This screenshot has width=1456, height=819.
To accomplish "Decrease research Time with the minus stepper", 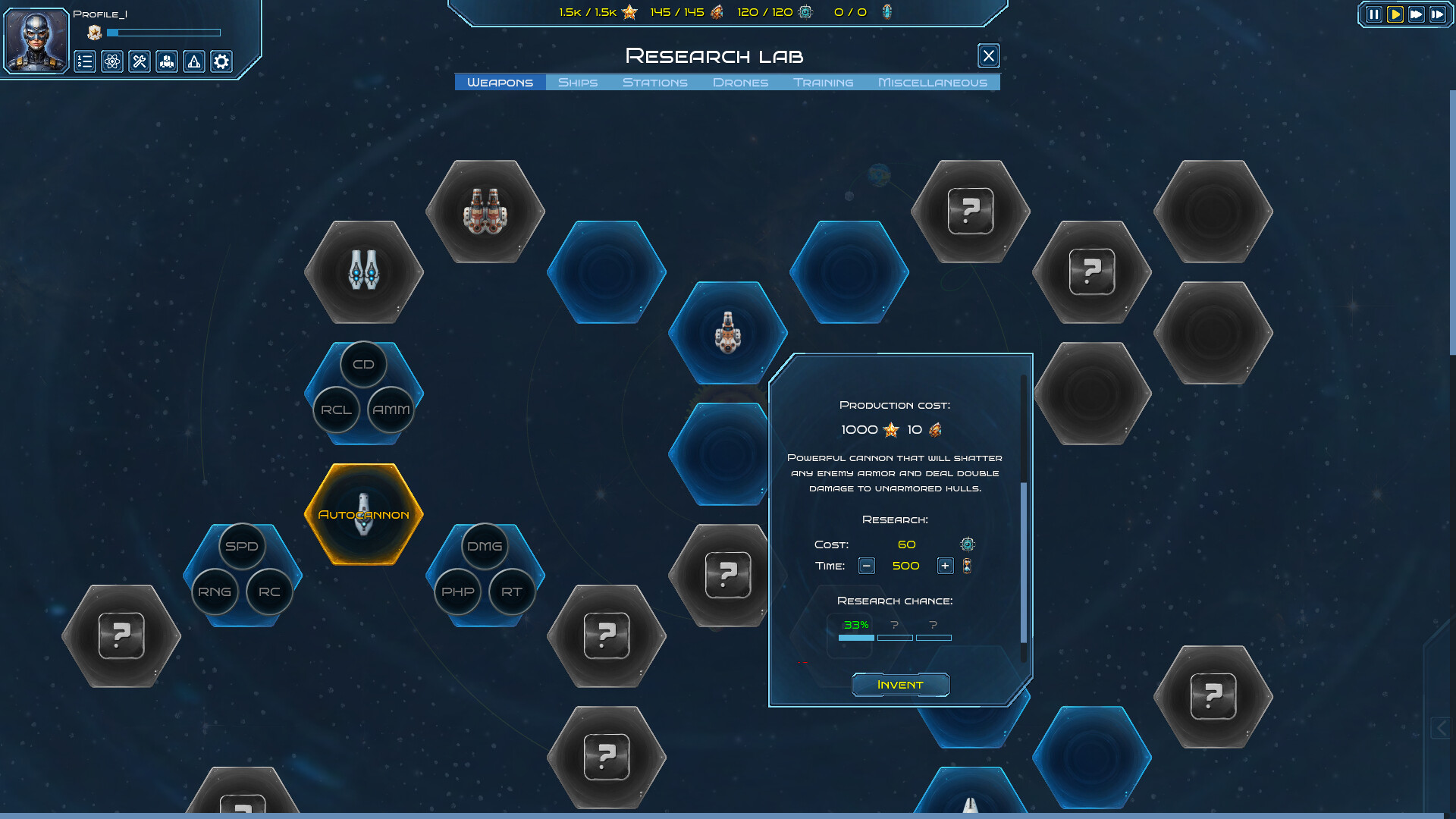I will 866,566.
